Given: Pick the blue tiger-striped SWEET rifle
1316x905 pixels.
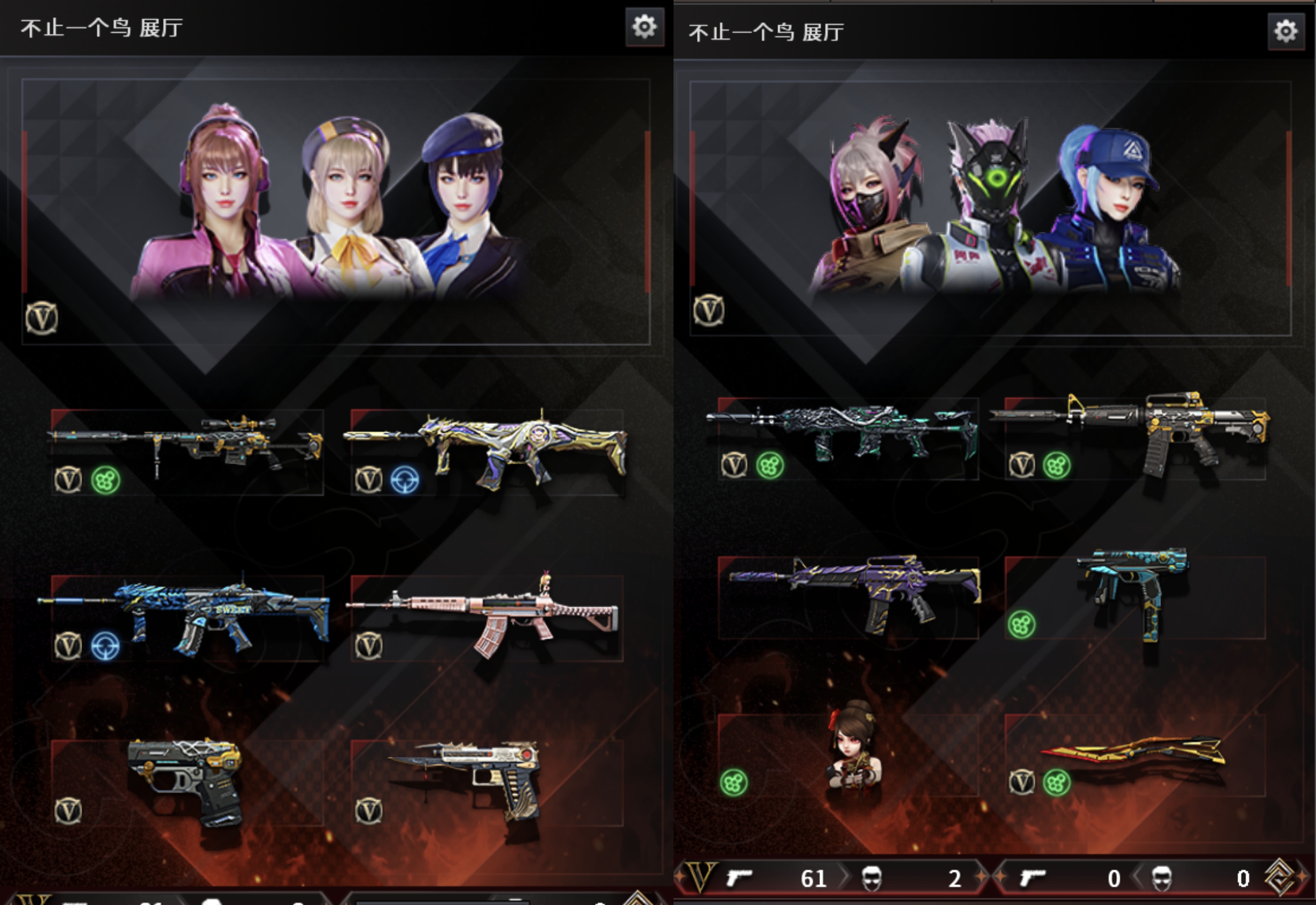Looking at the screenshot, I should [x=187, y=617].
